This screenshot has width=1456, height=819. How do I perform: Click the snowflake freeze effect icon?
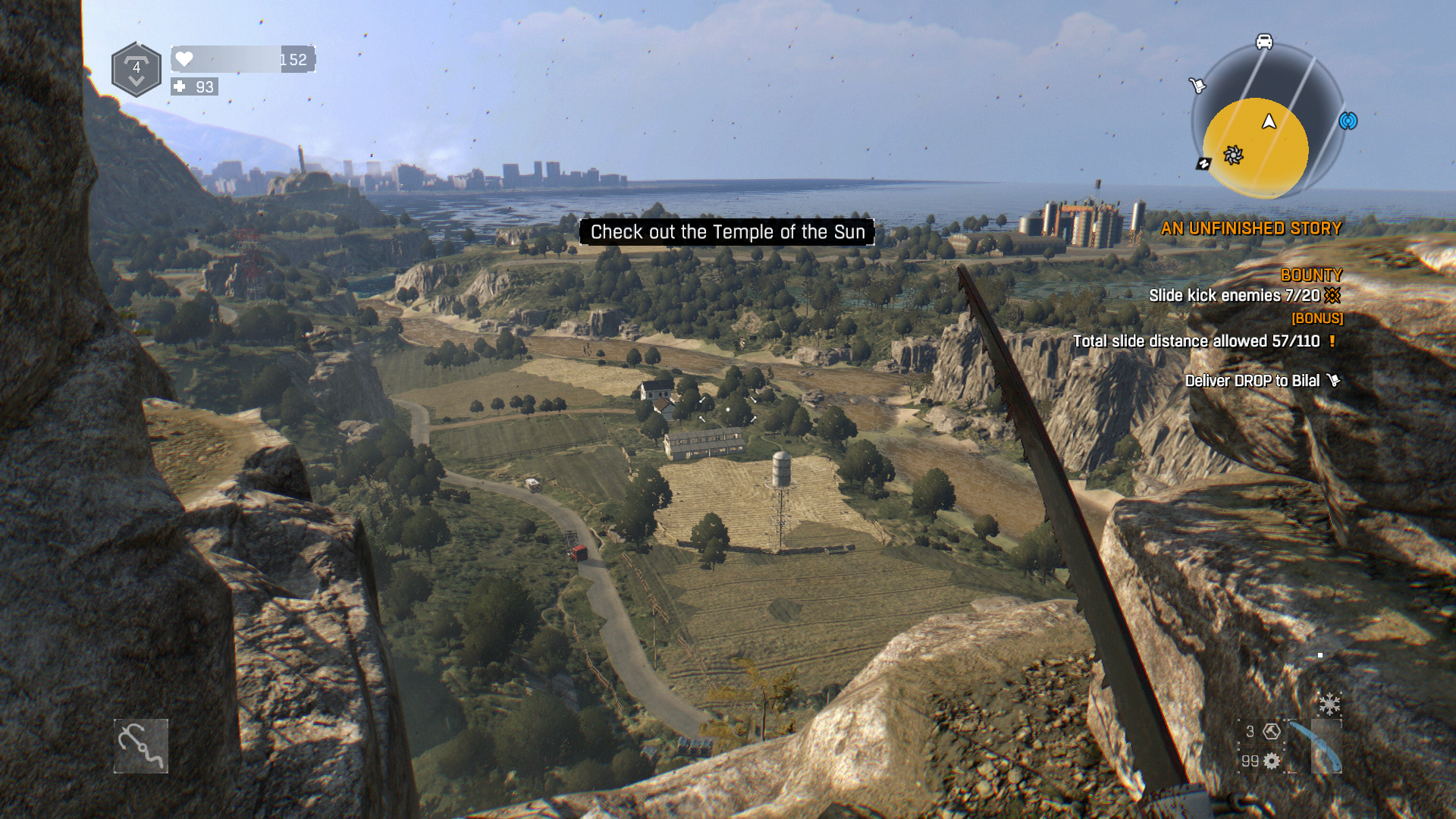coord(1329,704)
